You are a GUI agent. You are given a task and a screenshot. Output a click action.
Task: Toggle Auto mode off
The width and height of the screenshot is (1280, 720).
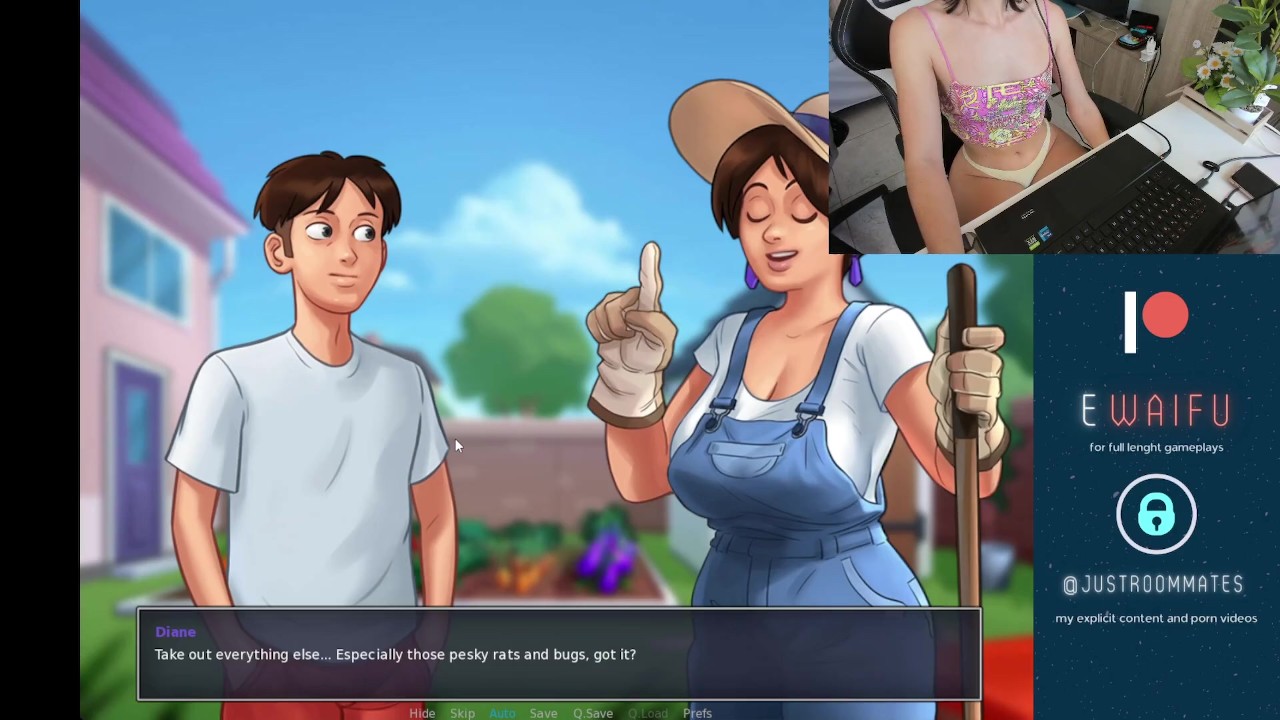(503, 713)
